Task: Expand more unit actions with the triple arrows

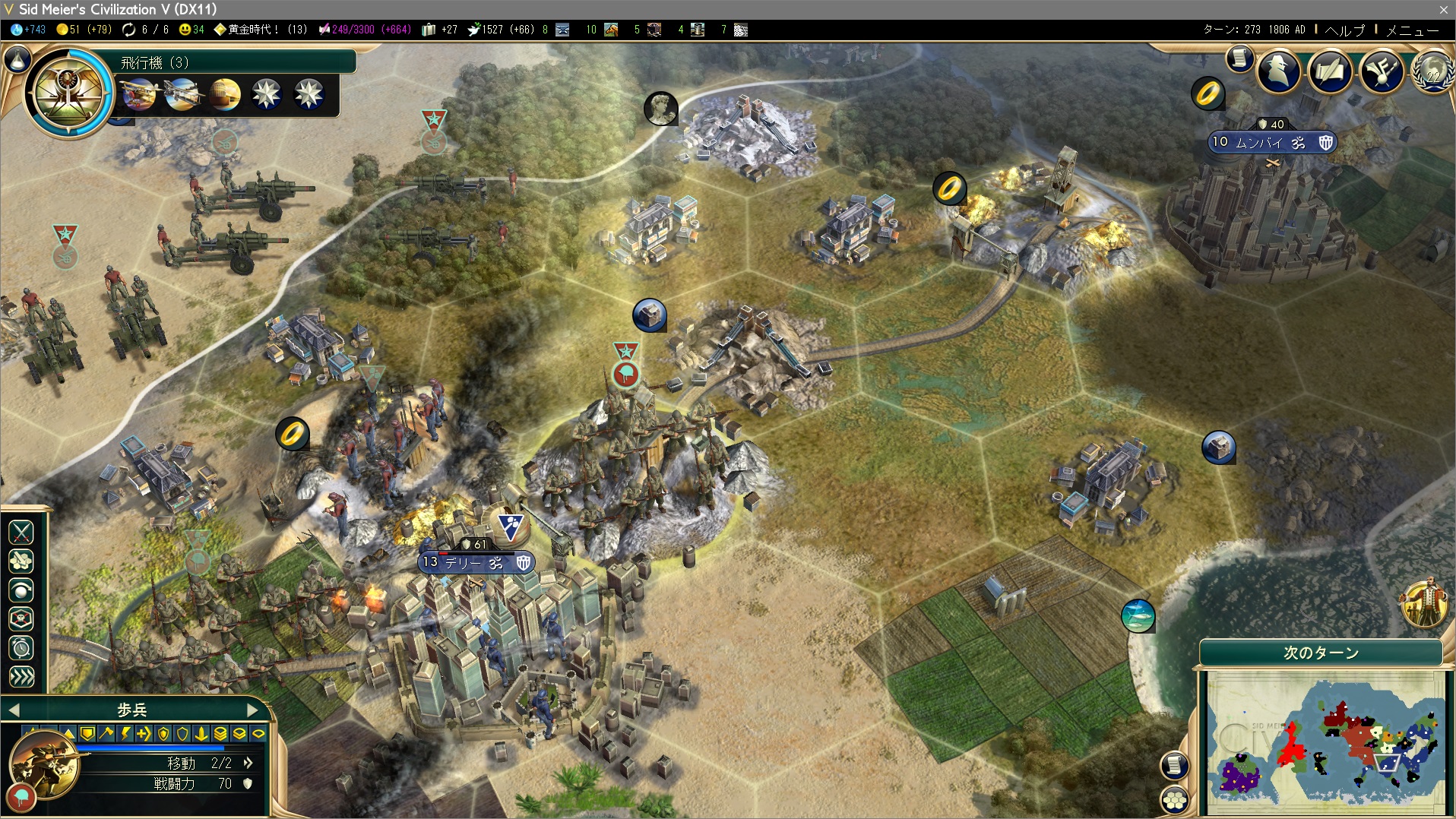Action: 21,677
